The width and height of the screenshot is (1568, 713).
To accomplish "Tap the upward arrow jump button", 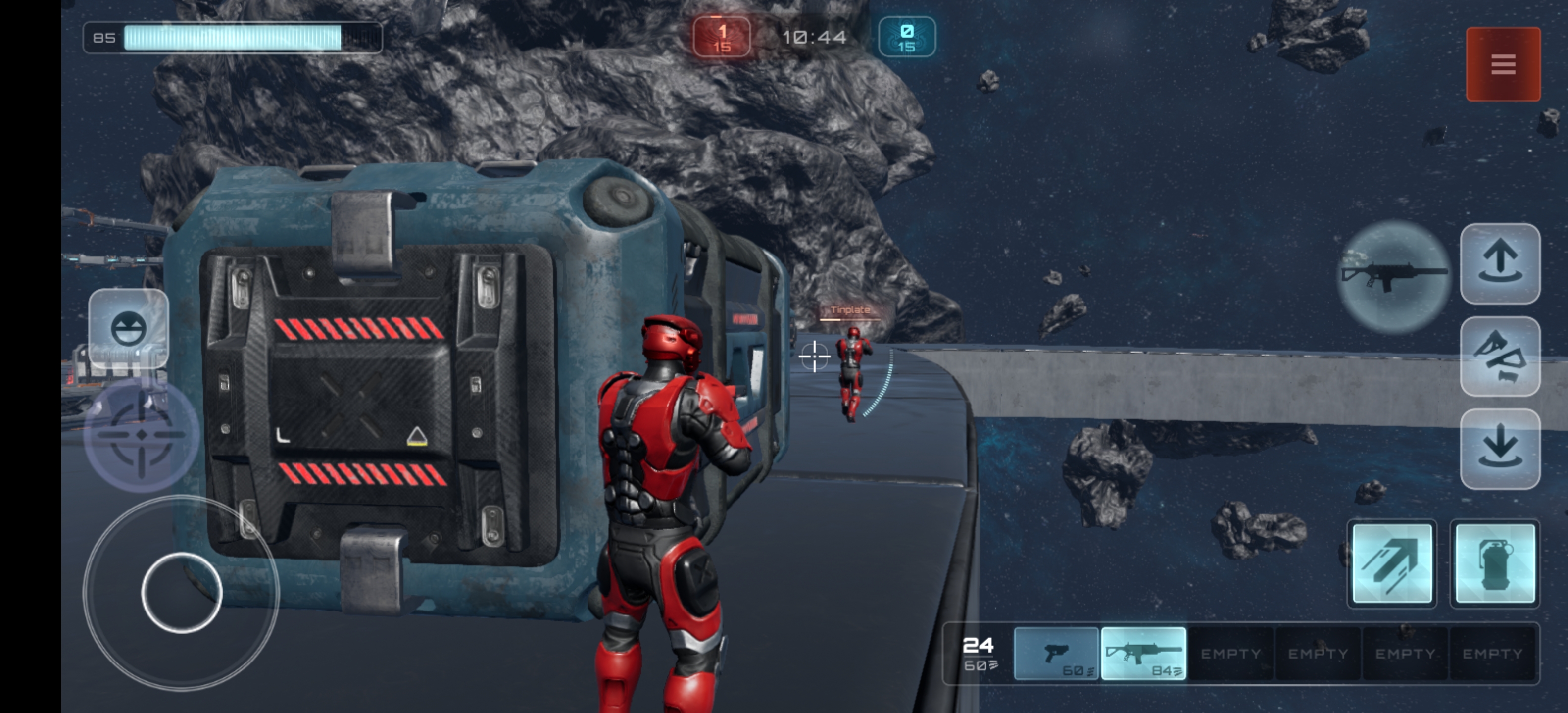I will coord(1500,263).
